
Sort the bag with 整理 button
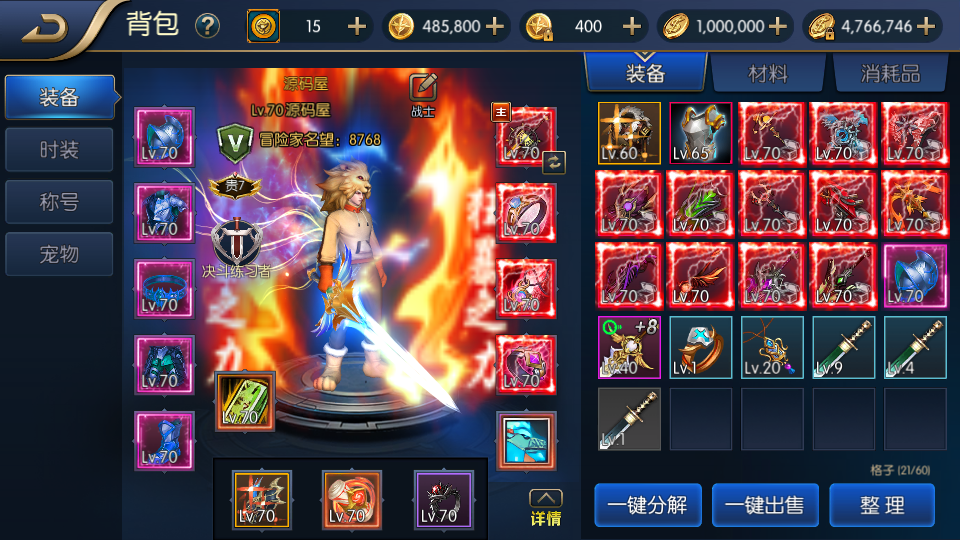pyautogui.click(x=882, y=505)
